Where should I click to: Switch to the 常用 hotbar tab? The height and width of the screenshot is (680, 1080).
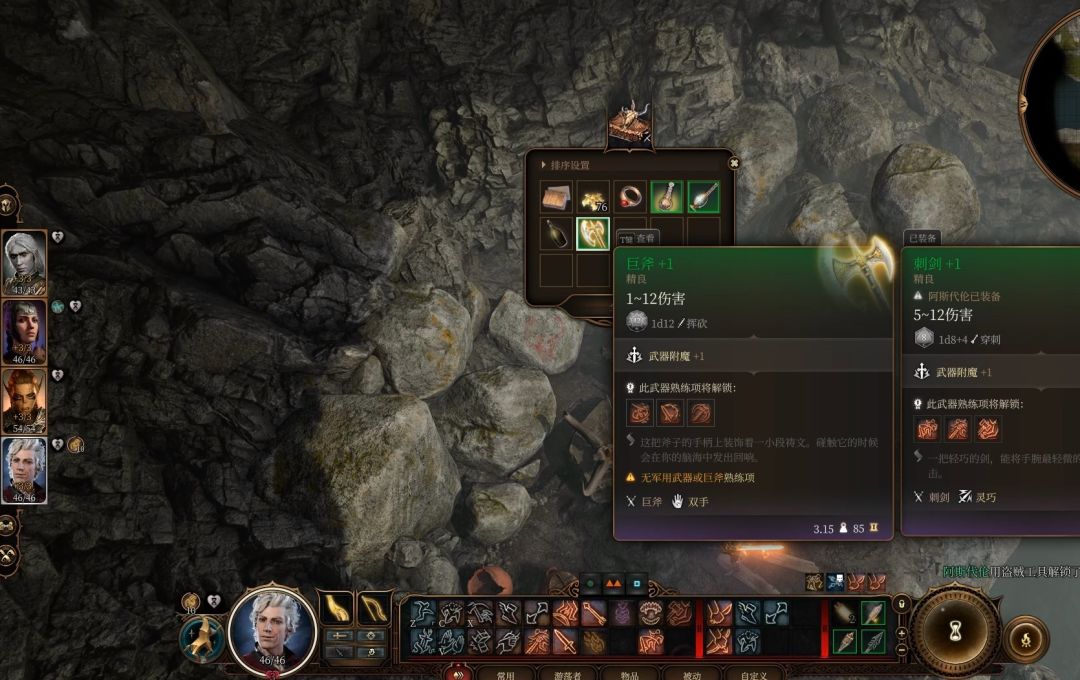[x=506, y=674]
